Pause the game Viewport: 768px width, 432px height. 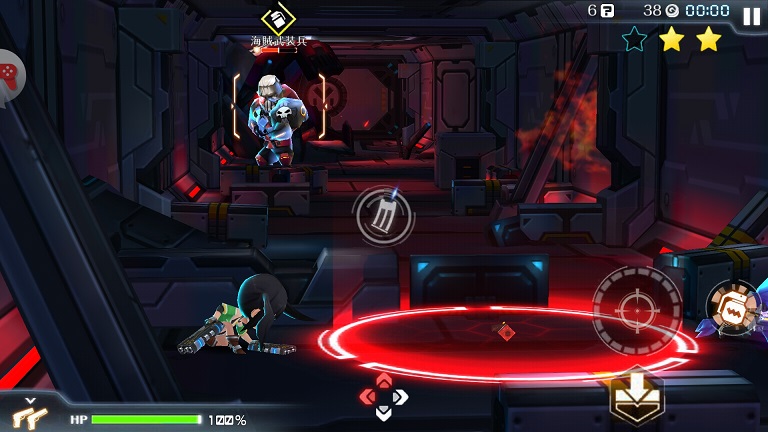pos(751,15)
